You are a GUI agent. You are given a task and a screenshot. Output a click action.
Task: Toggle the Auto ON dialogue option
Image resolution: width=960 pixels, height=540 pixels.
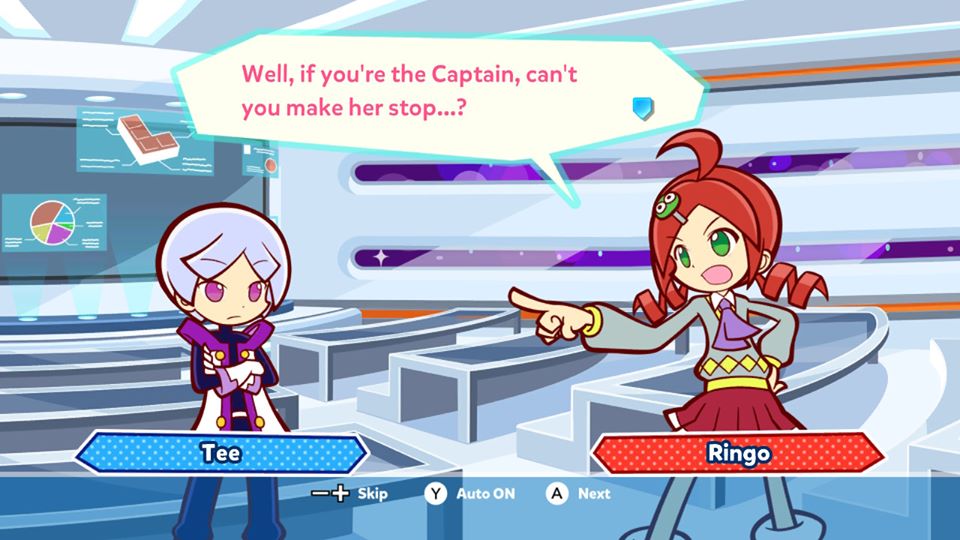tap(472, 493)
